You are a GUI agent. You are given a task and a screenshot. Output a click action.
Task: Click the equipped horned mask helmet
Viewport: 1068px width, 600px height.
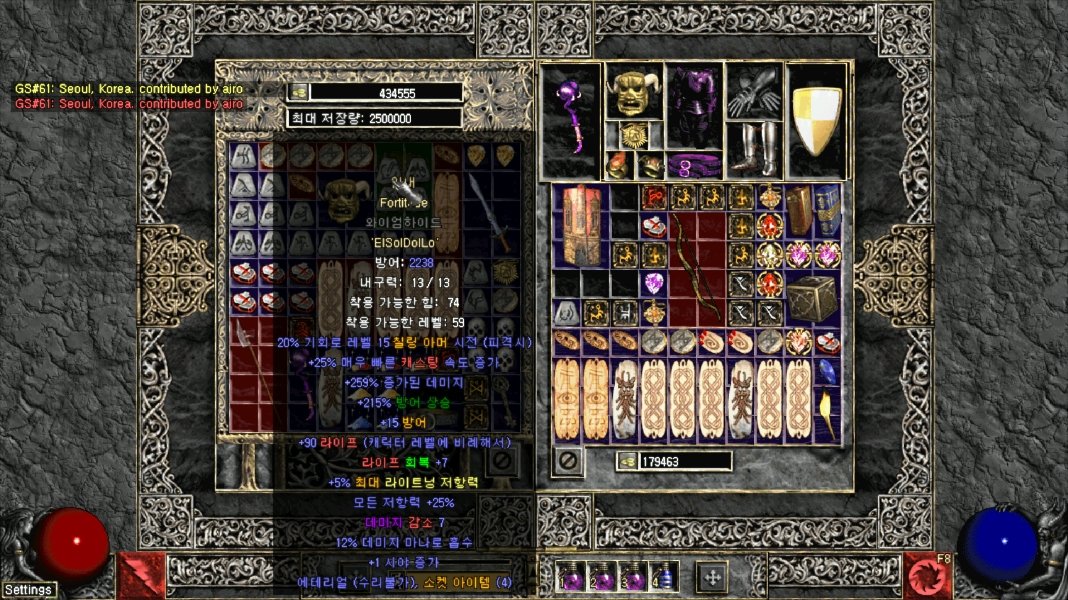coord(634,92)
